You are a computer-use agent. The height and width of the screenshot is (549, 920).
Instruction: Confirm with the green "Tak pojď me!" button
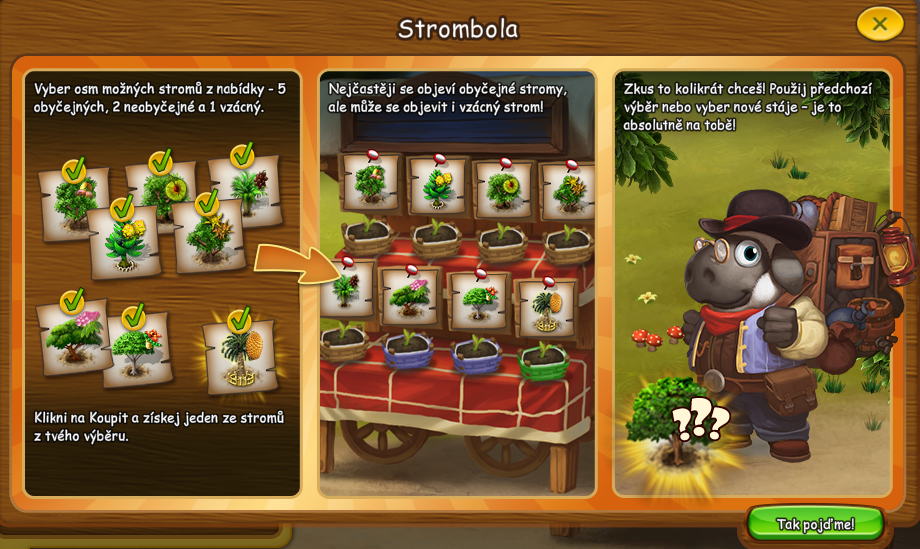815,523
